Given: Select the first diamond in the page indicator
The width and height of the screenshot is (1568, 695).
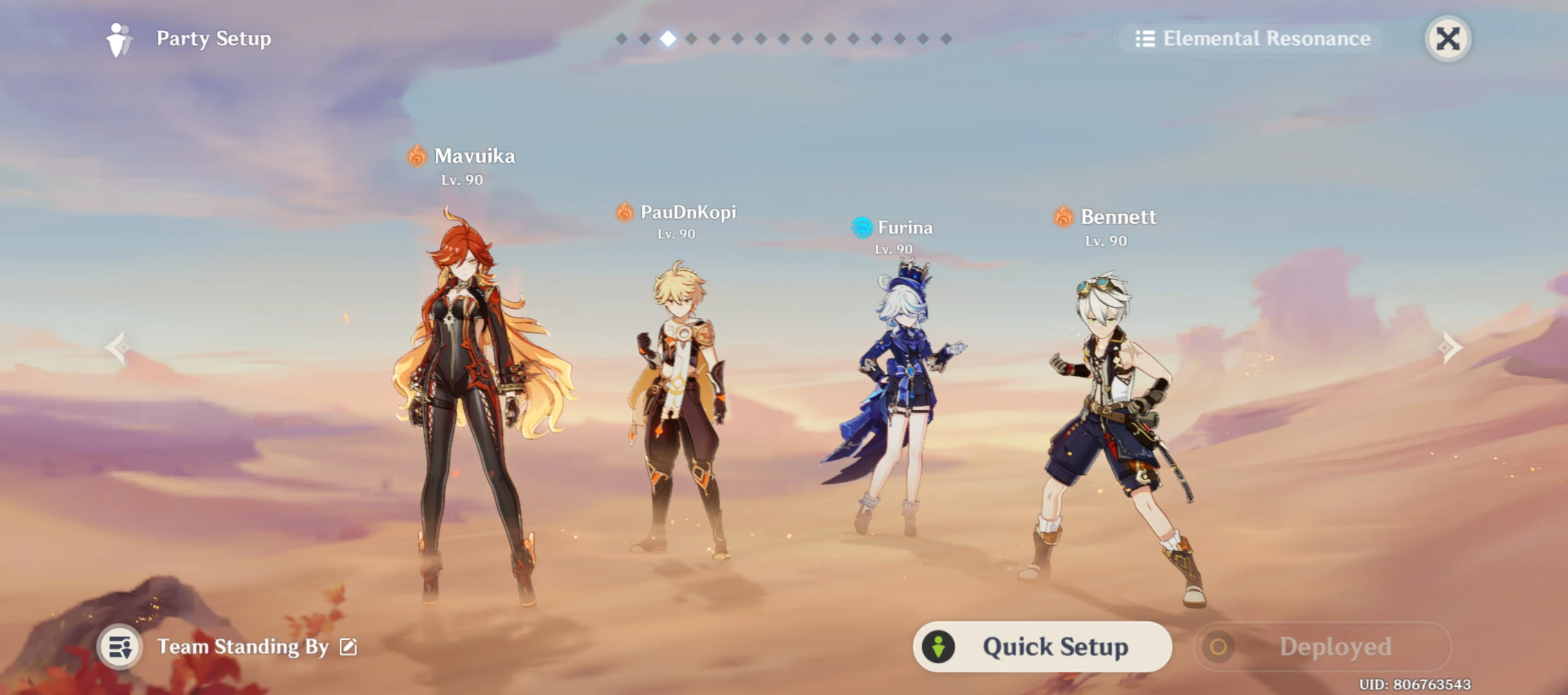Looking at the screenshot, I should coord(621,39).
